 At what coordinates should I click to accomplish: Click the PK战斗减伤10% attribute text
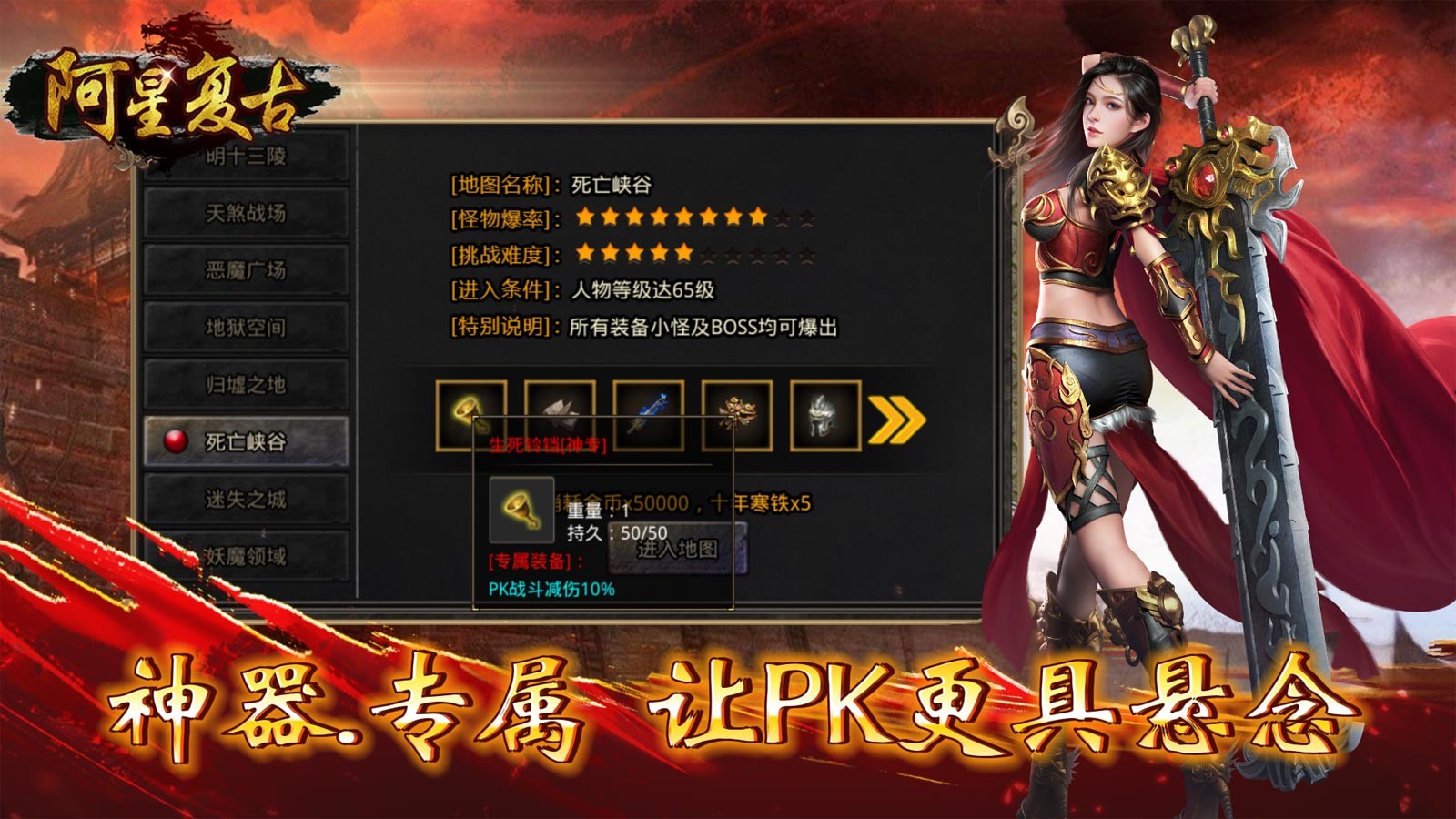551,590
